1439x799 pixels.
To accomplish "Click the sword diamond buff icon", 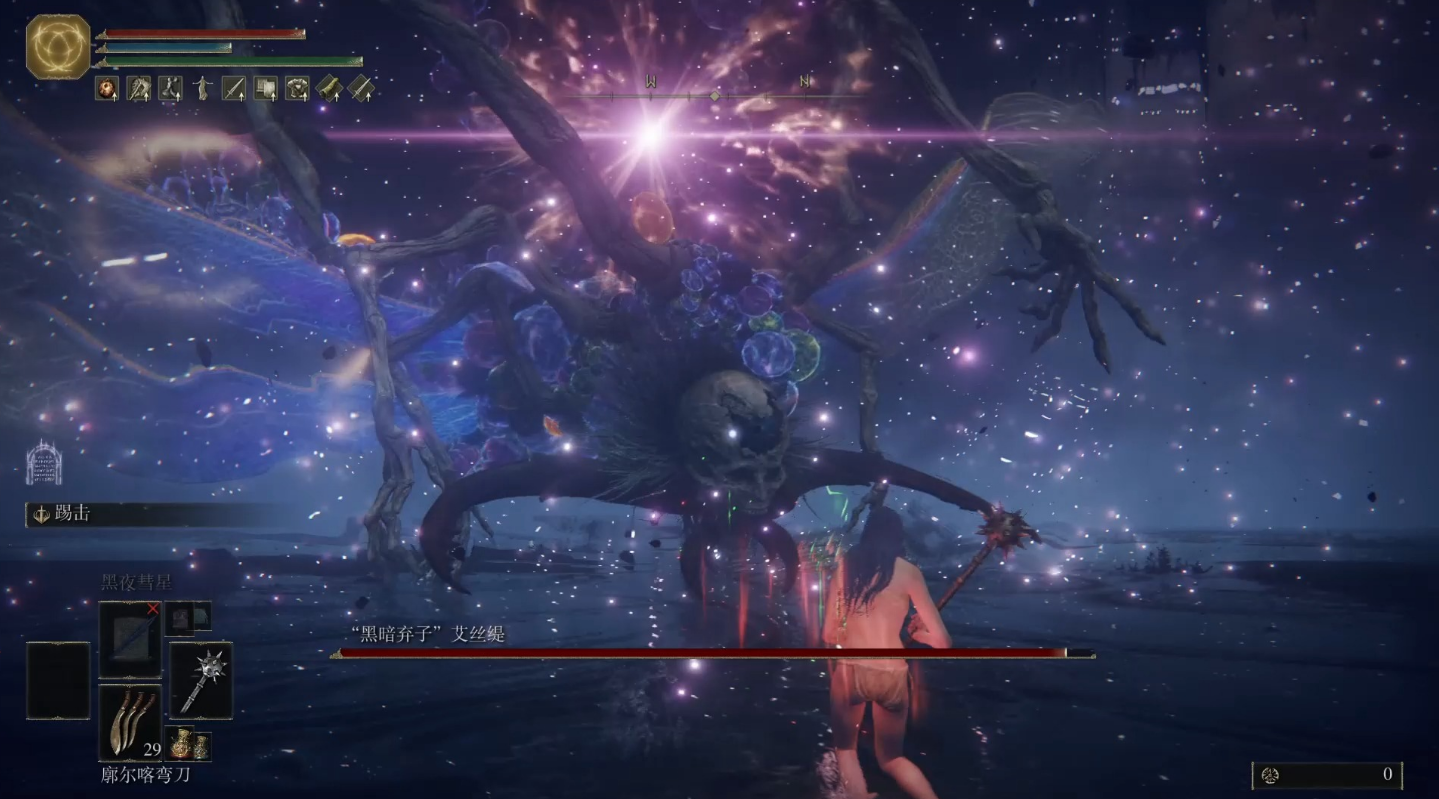I will coord(360,88).
